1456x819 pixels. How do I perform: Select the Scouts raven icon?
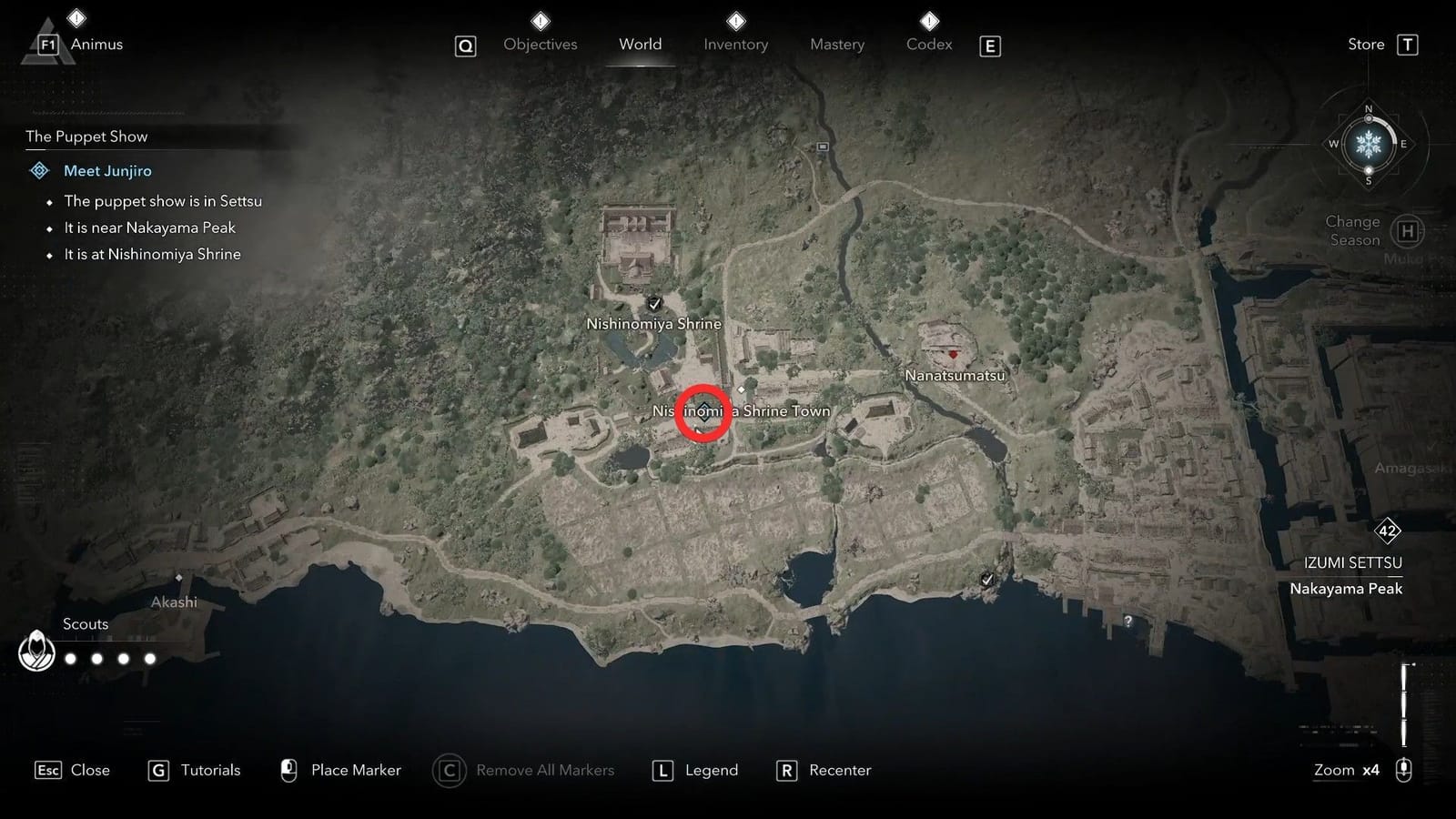[36, 652]
